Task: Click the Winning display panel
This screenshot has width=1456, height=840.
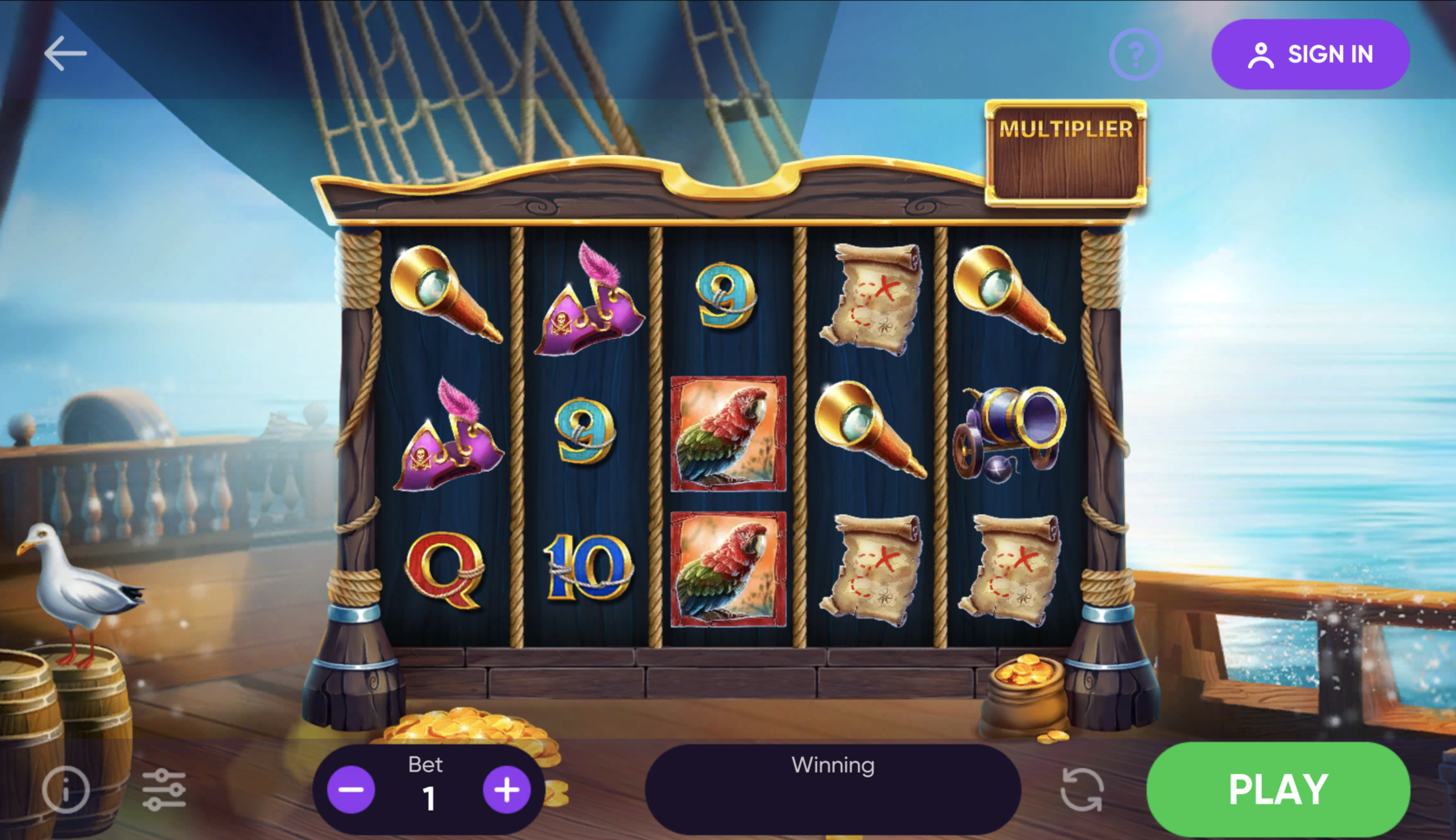Action: (832, 785)
